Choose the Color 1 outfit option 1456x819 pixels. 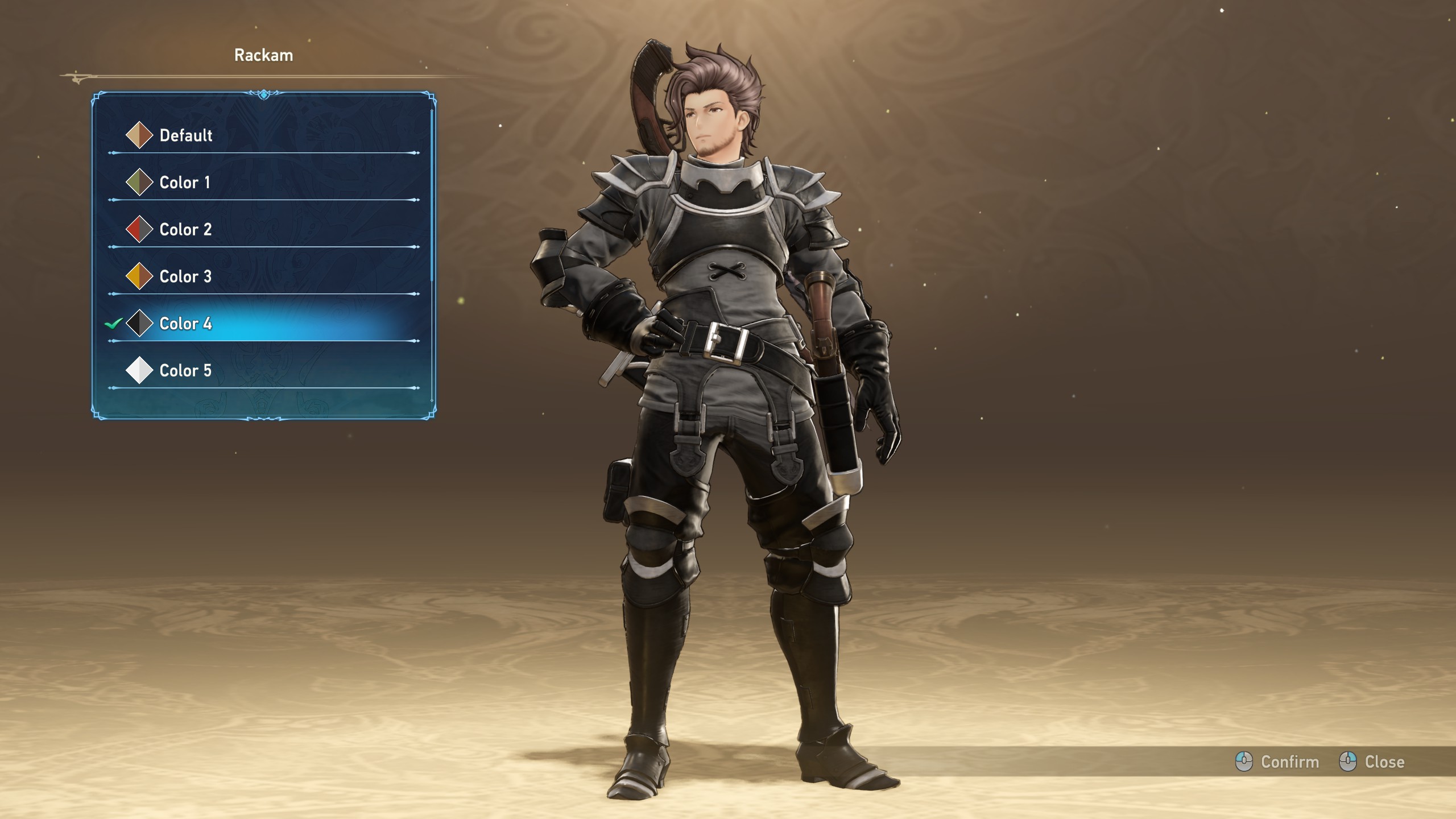pyautogui.click(x=185, y=183)
